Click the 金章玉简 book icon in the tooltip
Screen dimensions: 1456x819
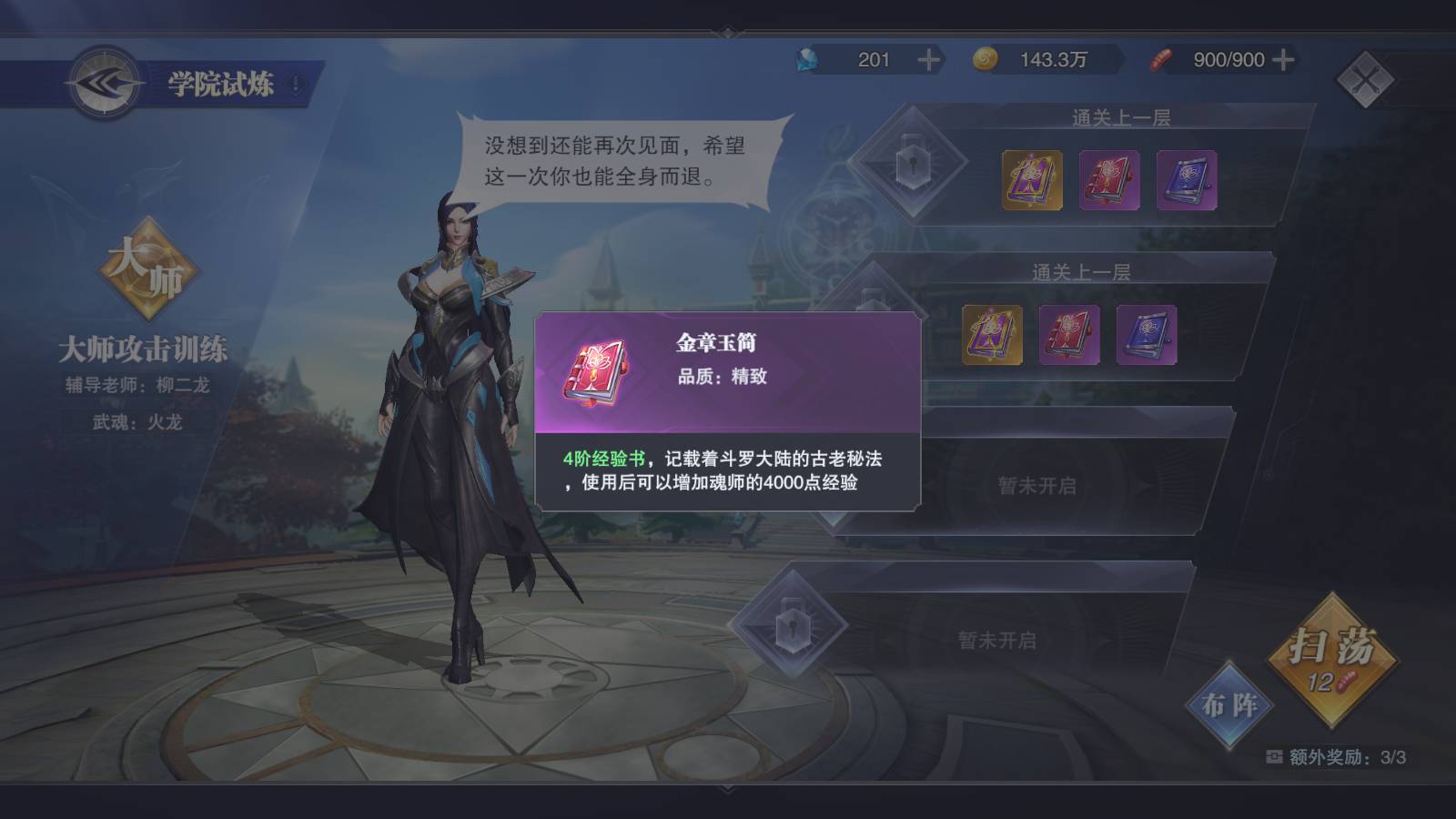[596, 370]
